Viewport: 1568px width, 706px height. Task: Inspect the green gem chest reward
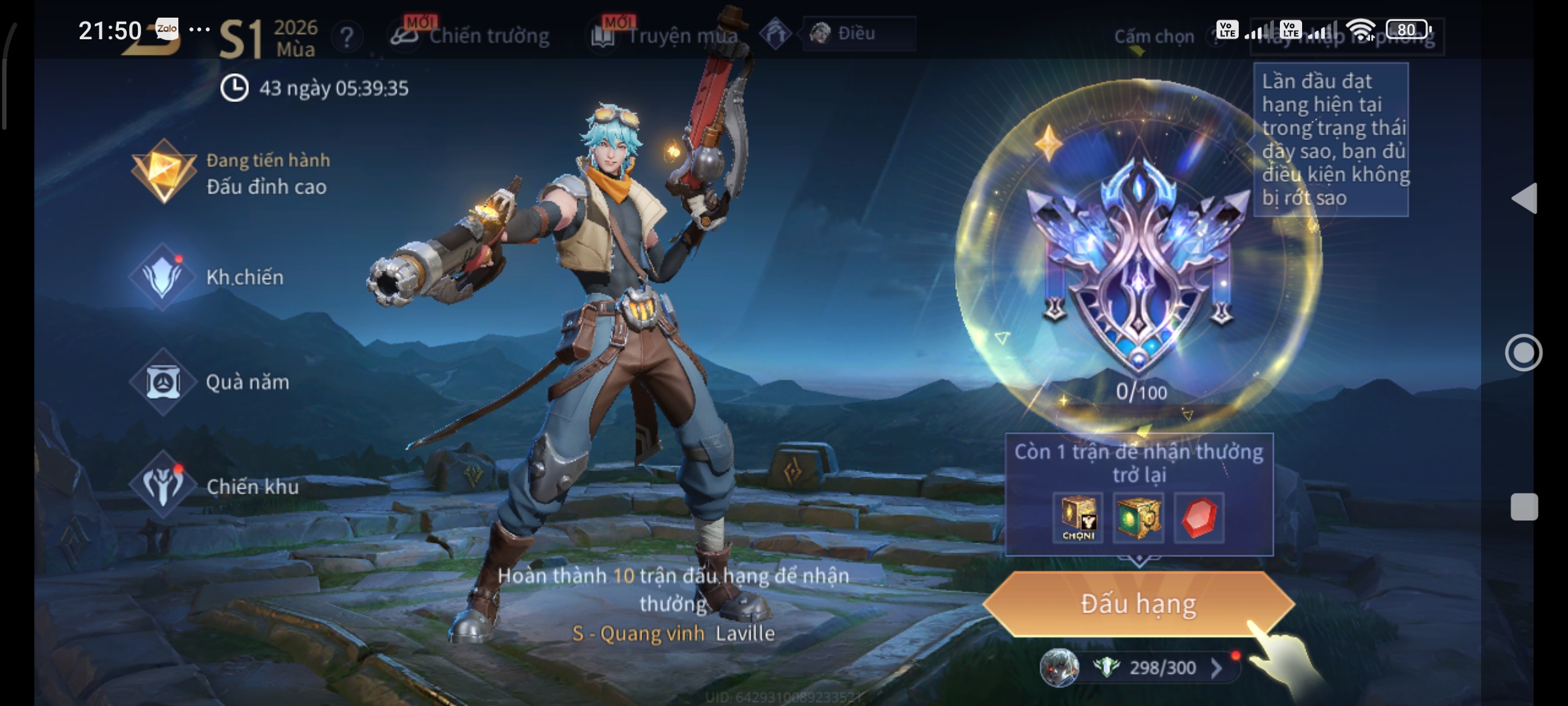(1137, 518)
